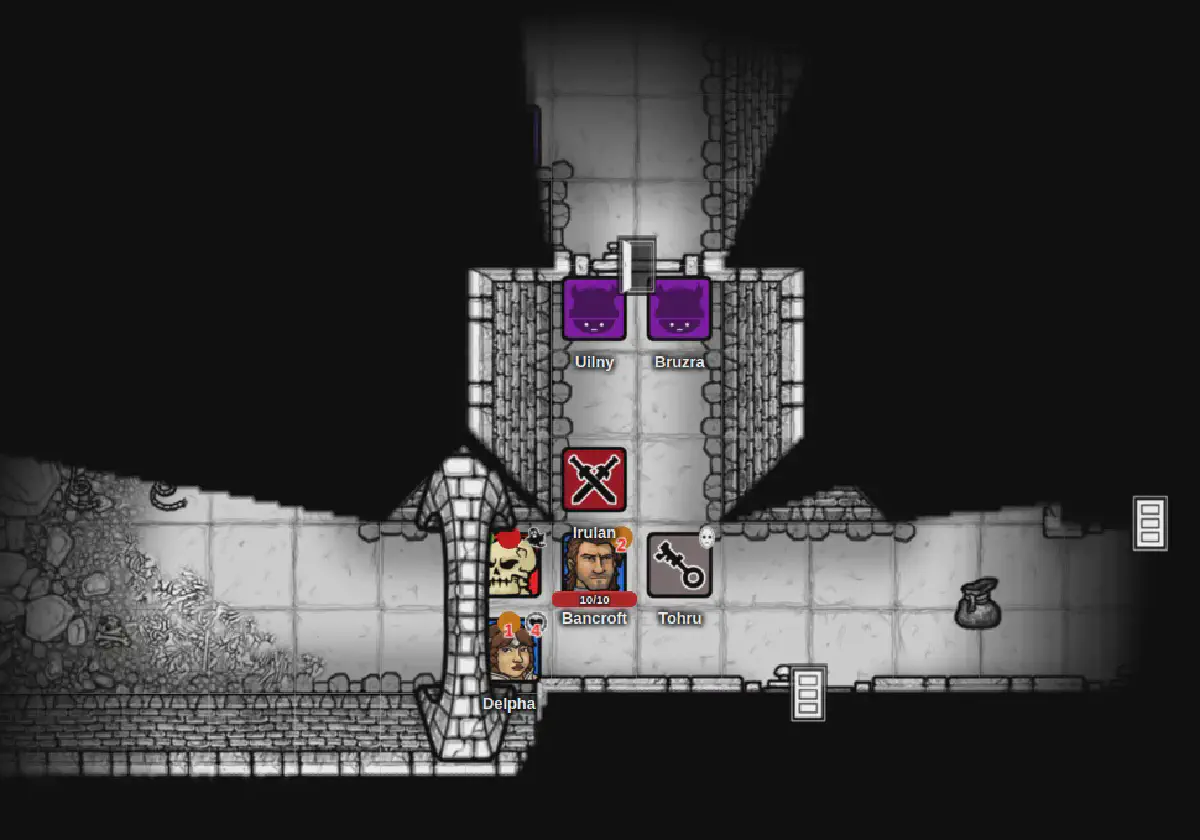This screenshot has width=1200, height=840.
Task: Select Irulan's crossed swords token
Action: tap(594, 480)
